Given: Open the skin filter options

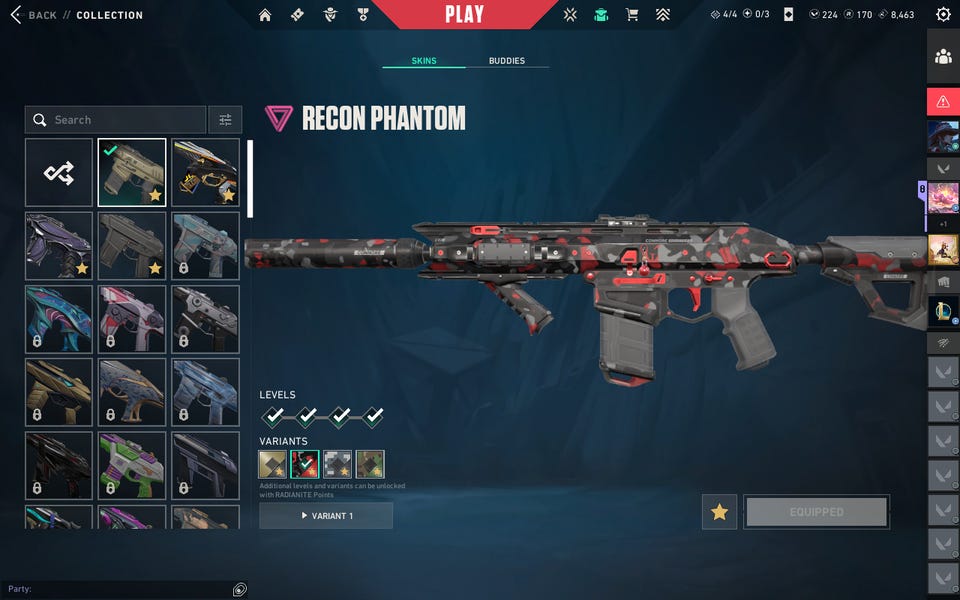Looking at the screenshot, I should (x=225, y=120).
